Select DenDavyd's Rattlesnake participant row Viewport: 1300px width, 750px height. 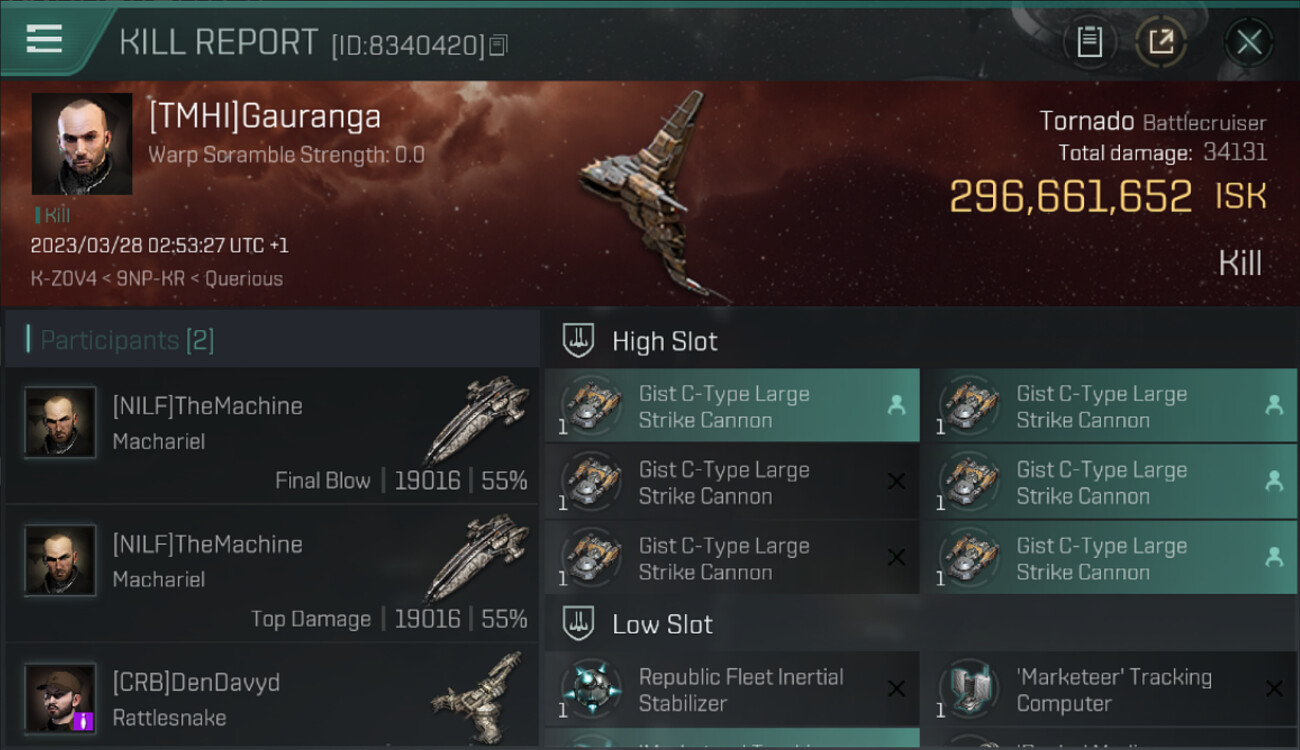272,698
